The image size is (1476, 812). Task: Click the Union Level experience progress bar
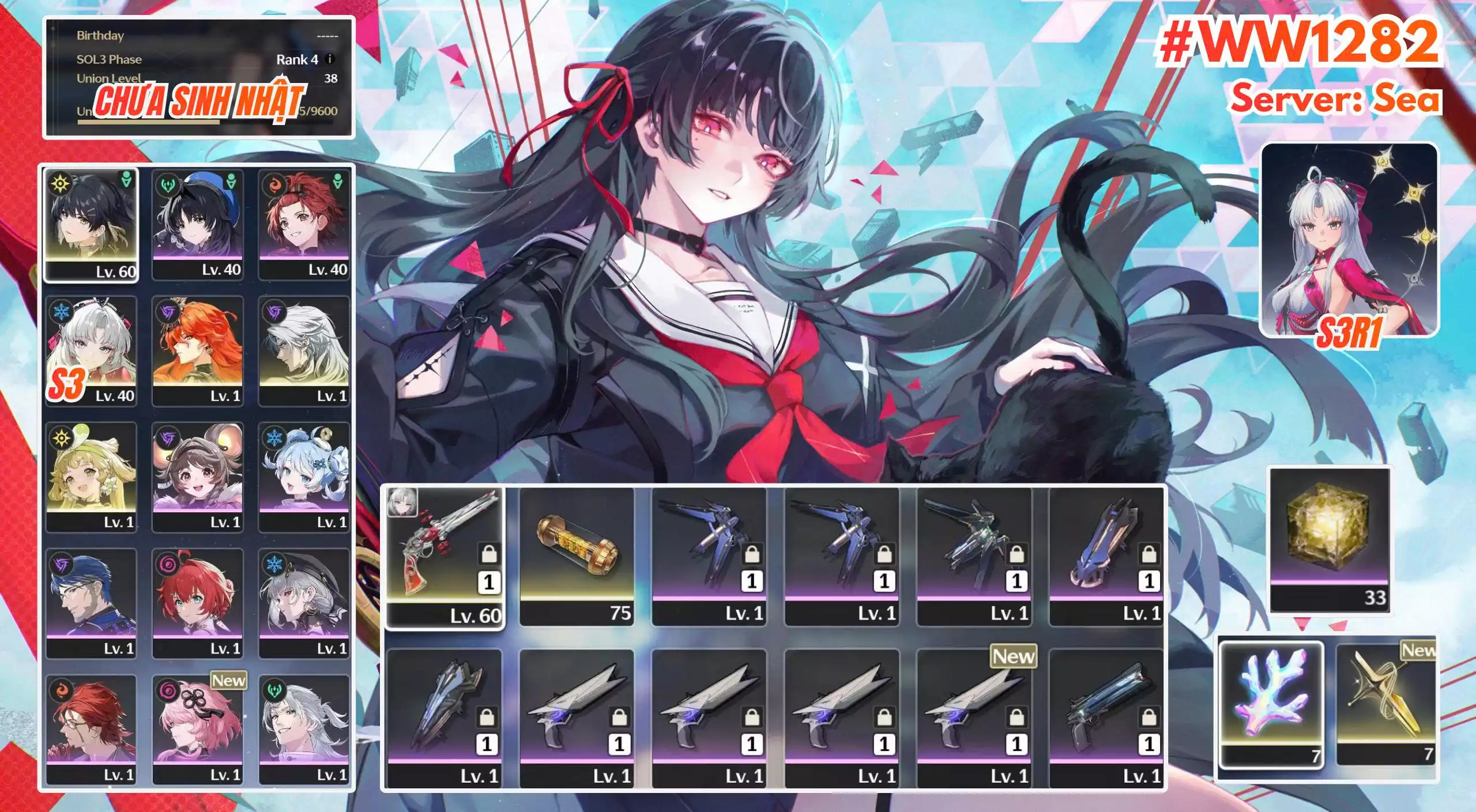147,122
